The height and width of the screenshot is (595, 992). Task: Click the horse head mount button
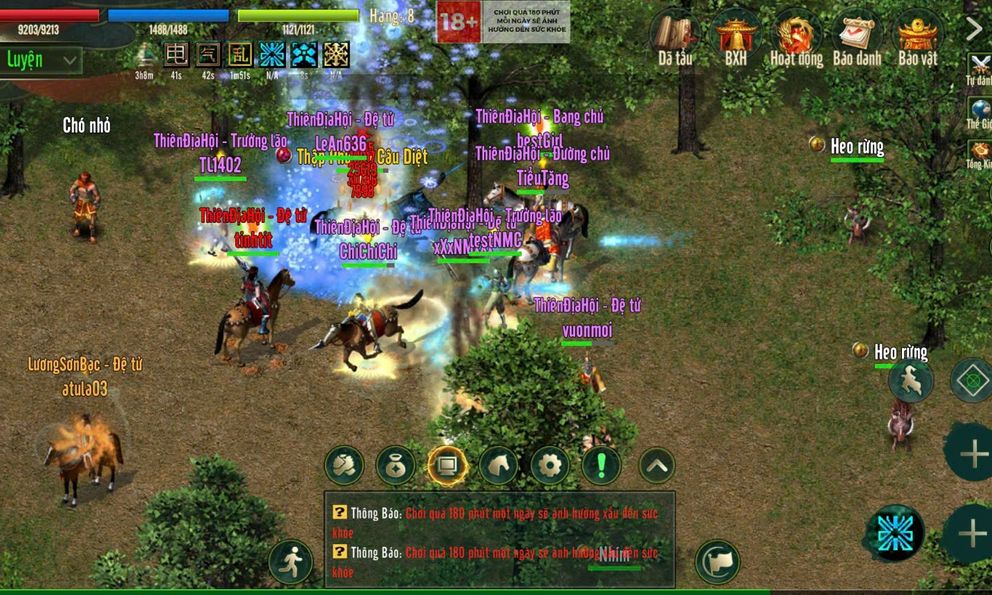pyautogui.click(x=499, y=465)
